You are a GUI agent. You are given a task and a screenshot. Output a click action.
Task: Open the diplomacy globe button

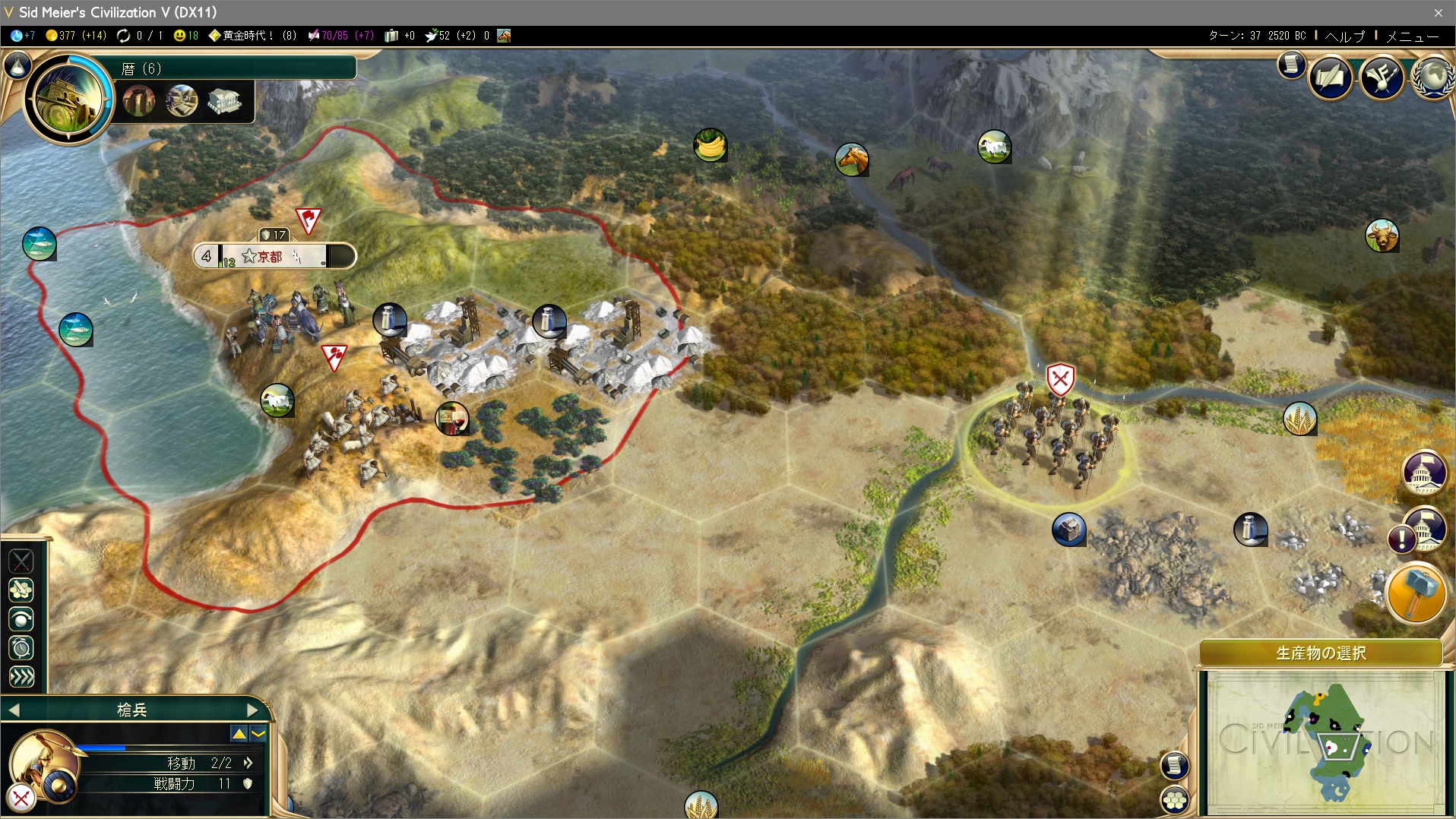pyautogui.click(x=1433, y=77)
